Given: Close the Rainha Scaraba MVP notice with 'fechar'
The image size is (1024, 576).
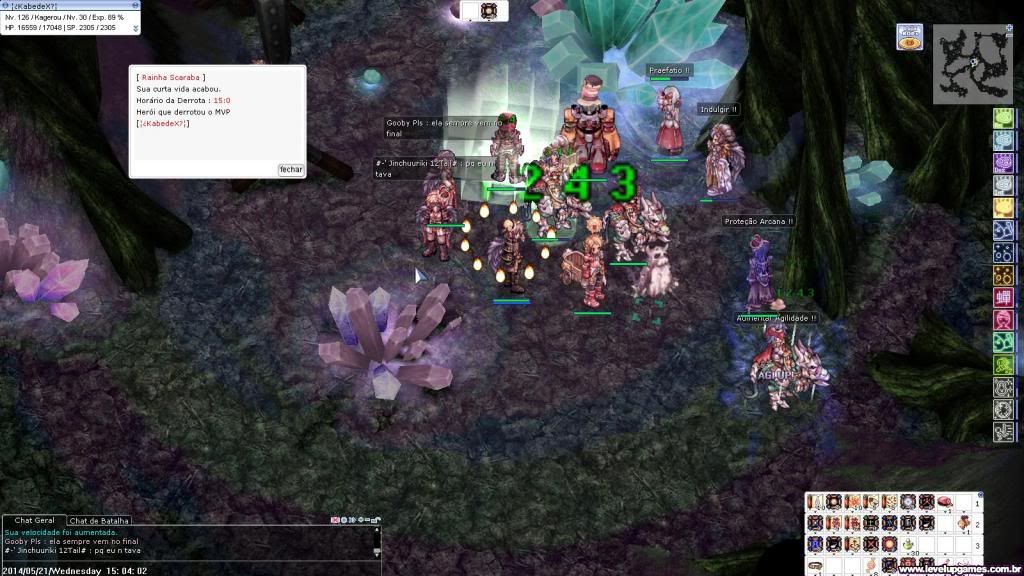Looking at the screenshot, I should tap(291, 170).
